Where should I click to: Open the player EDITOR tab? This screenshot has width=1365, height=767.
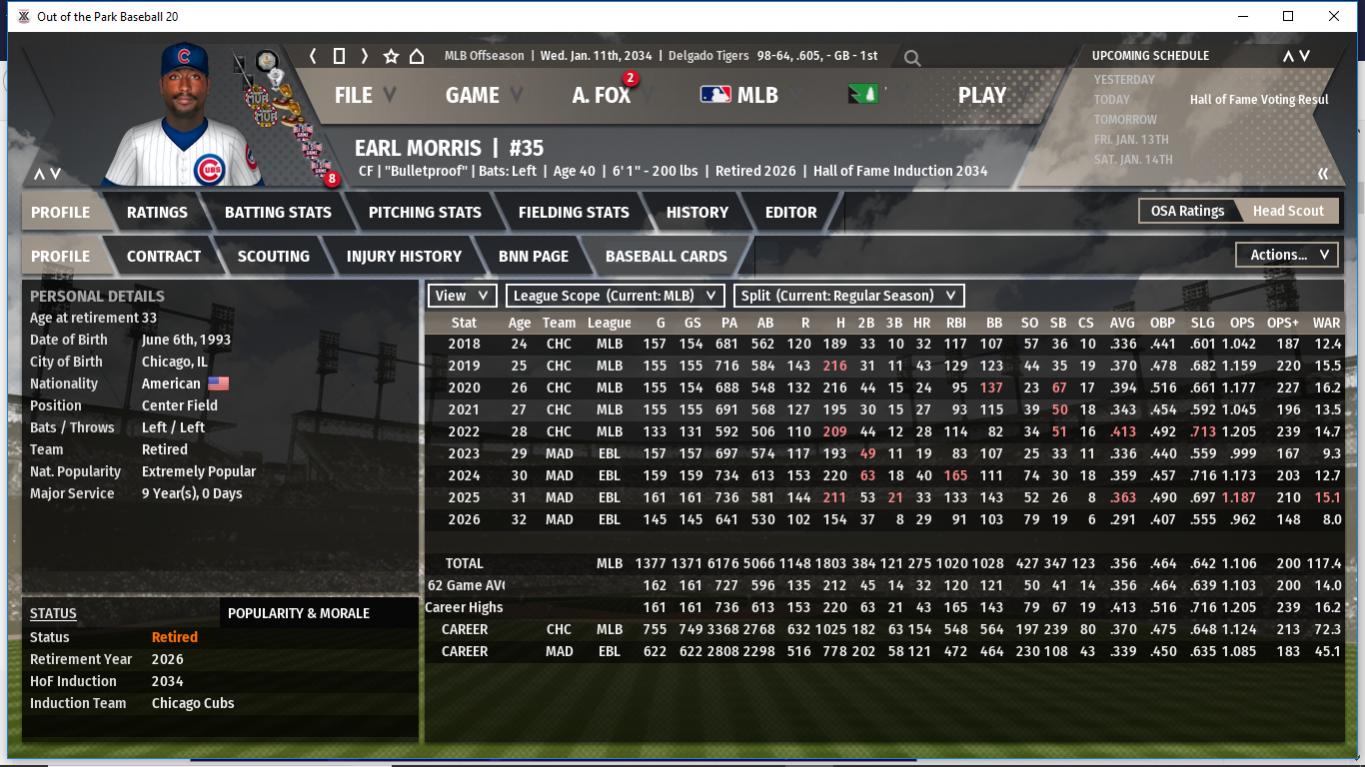click(791, 212)
